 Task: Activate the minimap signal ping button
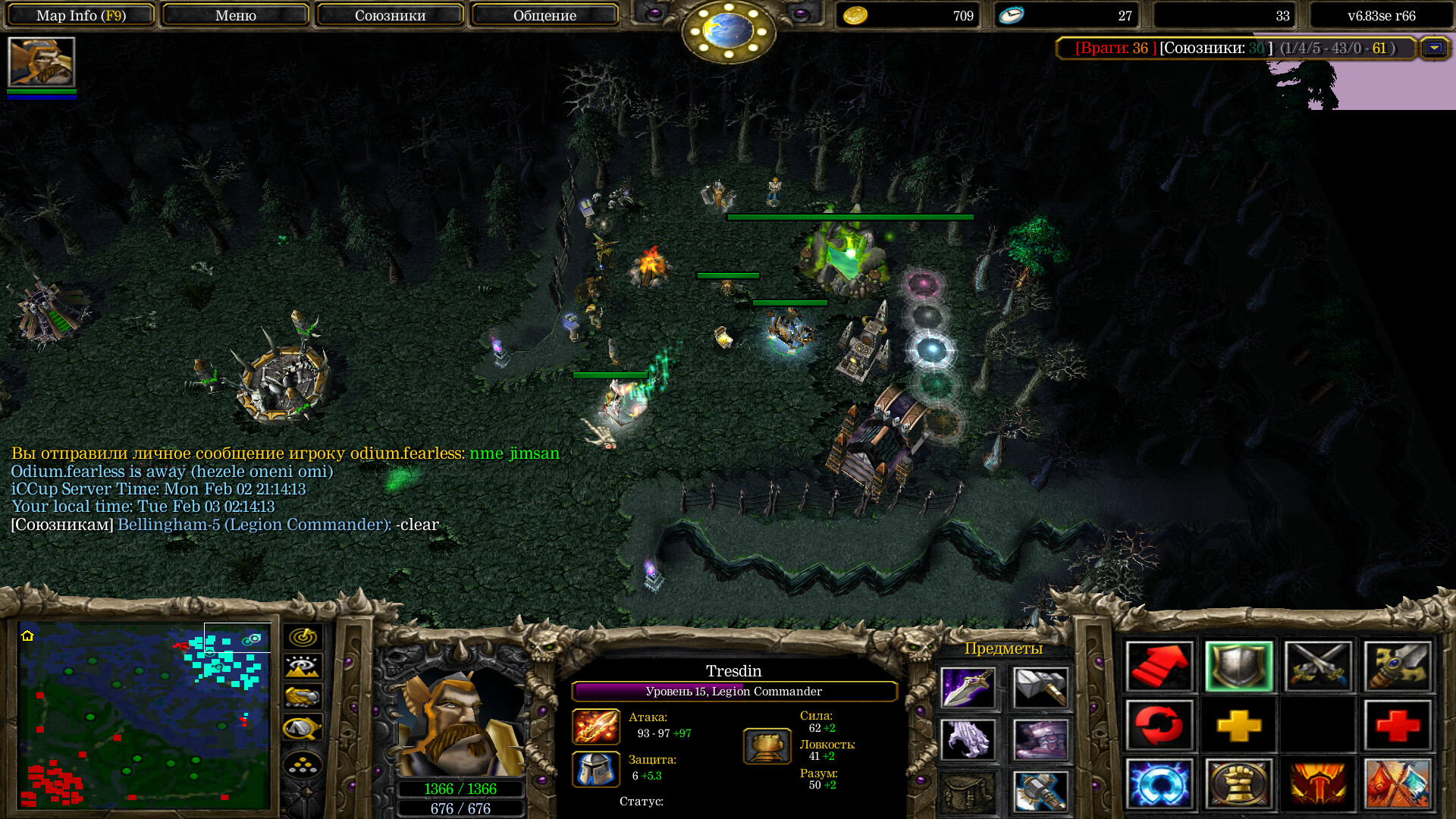(x=303, y=637)
